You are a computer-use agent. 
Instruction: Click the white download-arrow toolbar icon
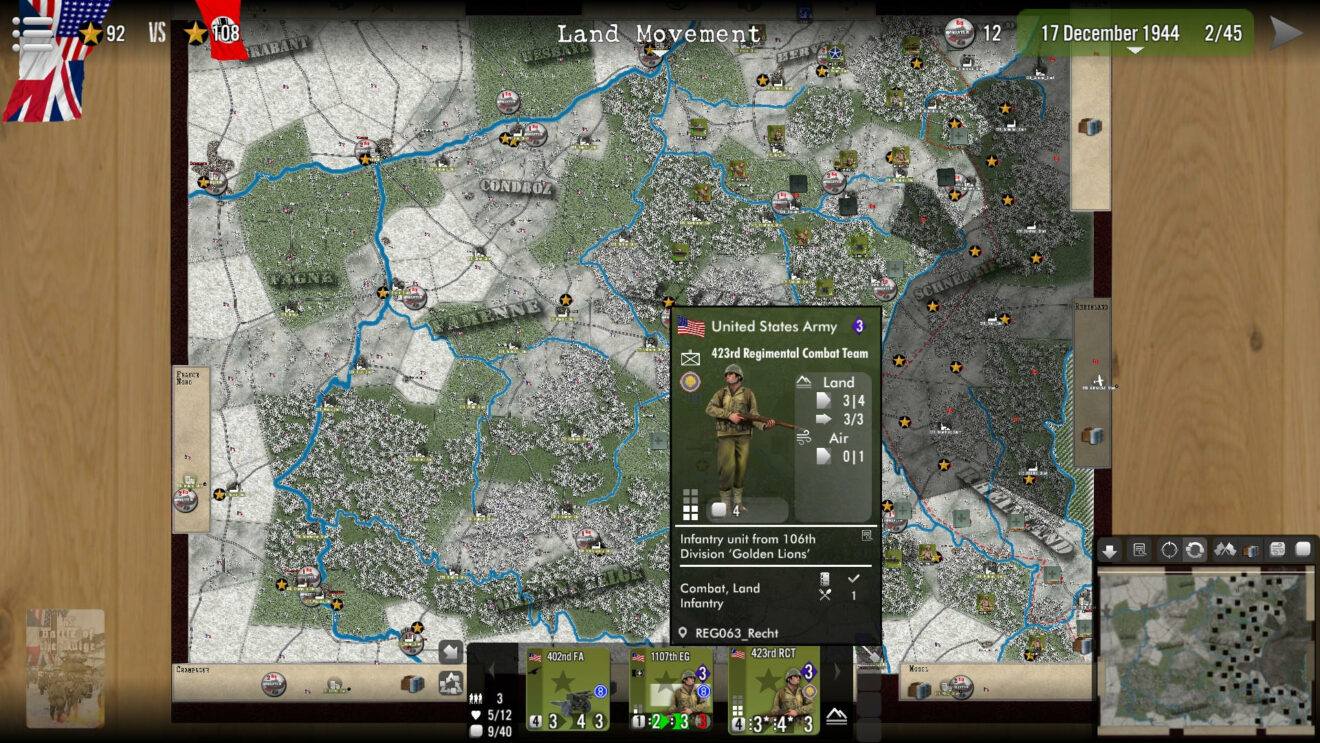[1109, 551]
